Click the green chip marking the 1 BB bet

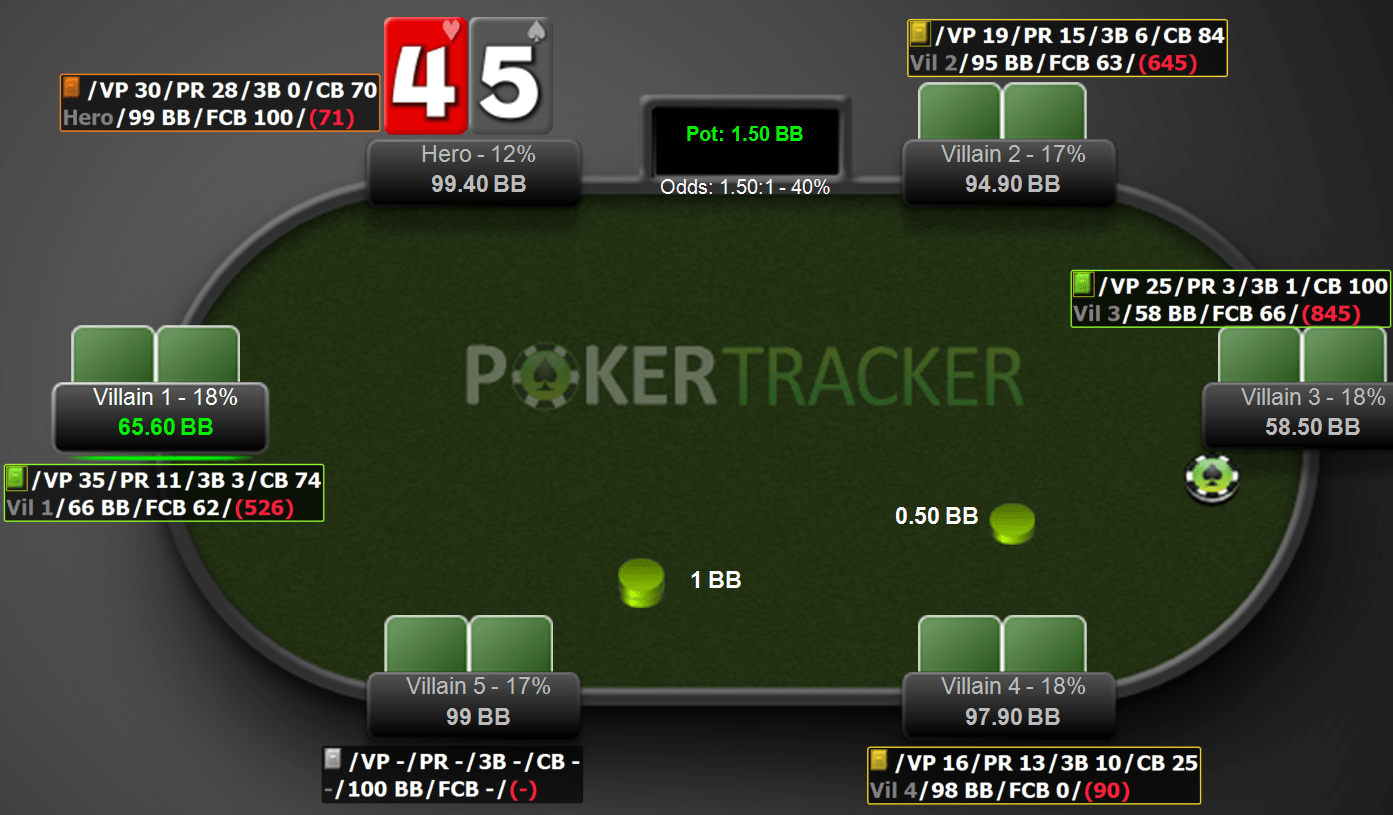[640, 582]
